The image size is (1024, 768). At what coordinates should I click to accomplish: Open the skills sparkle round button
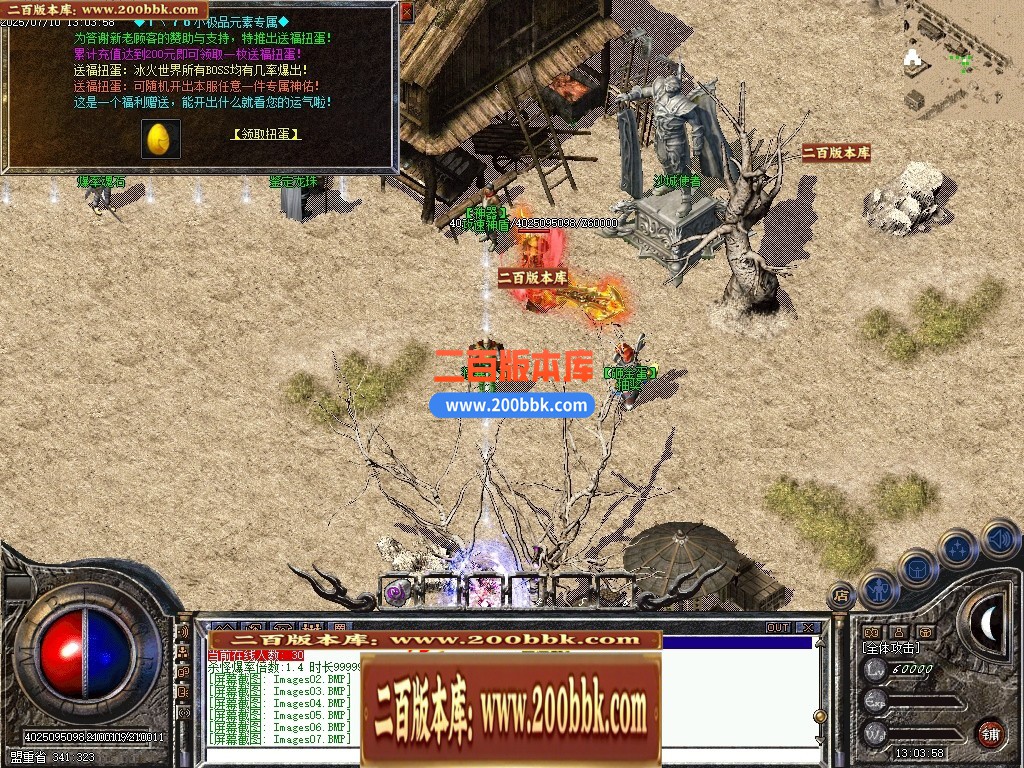(x=957, y=547)
